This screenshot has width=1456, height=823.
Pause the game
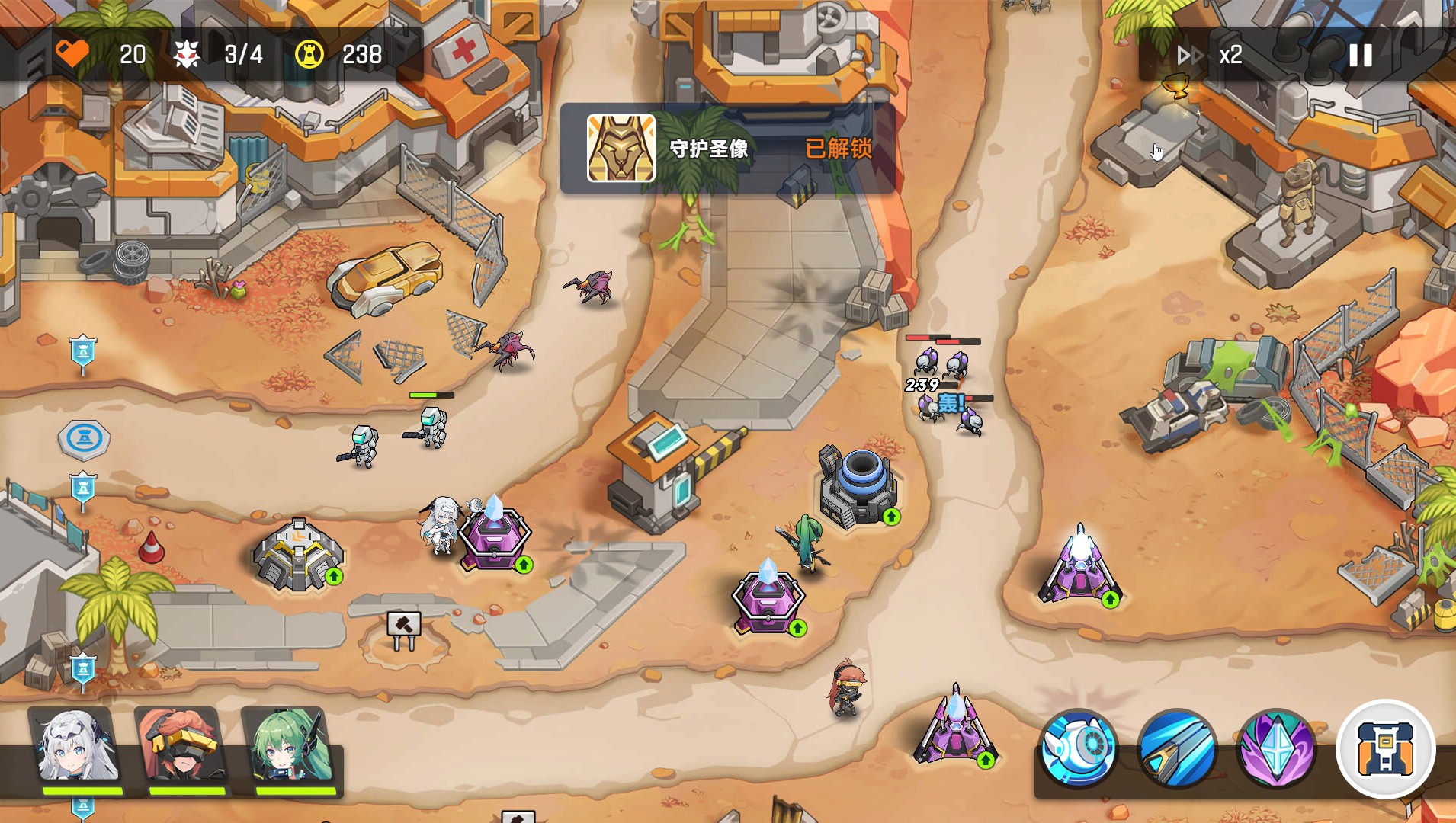(1360, 55)
